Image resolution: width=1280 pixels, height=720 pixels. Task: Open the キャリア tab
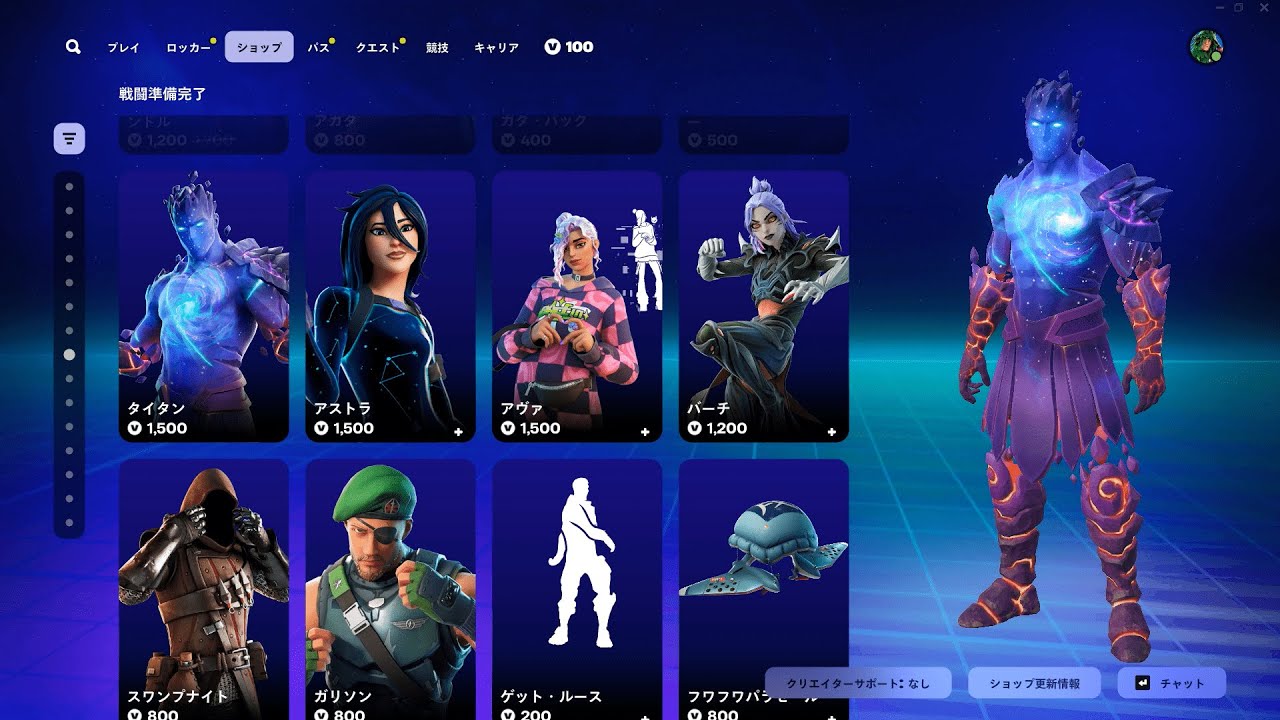coord(496,47)
